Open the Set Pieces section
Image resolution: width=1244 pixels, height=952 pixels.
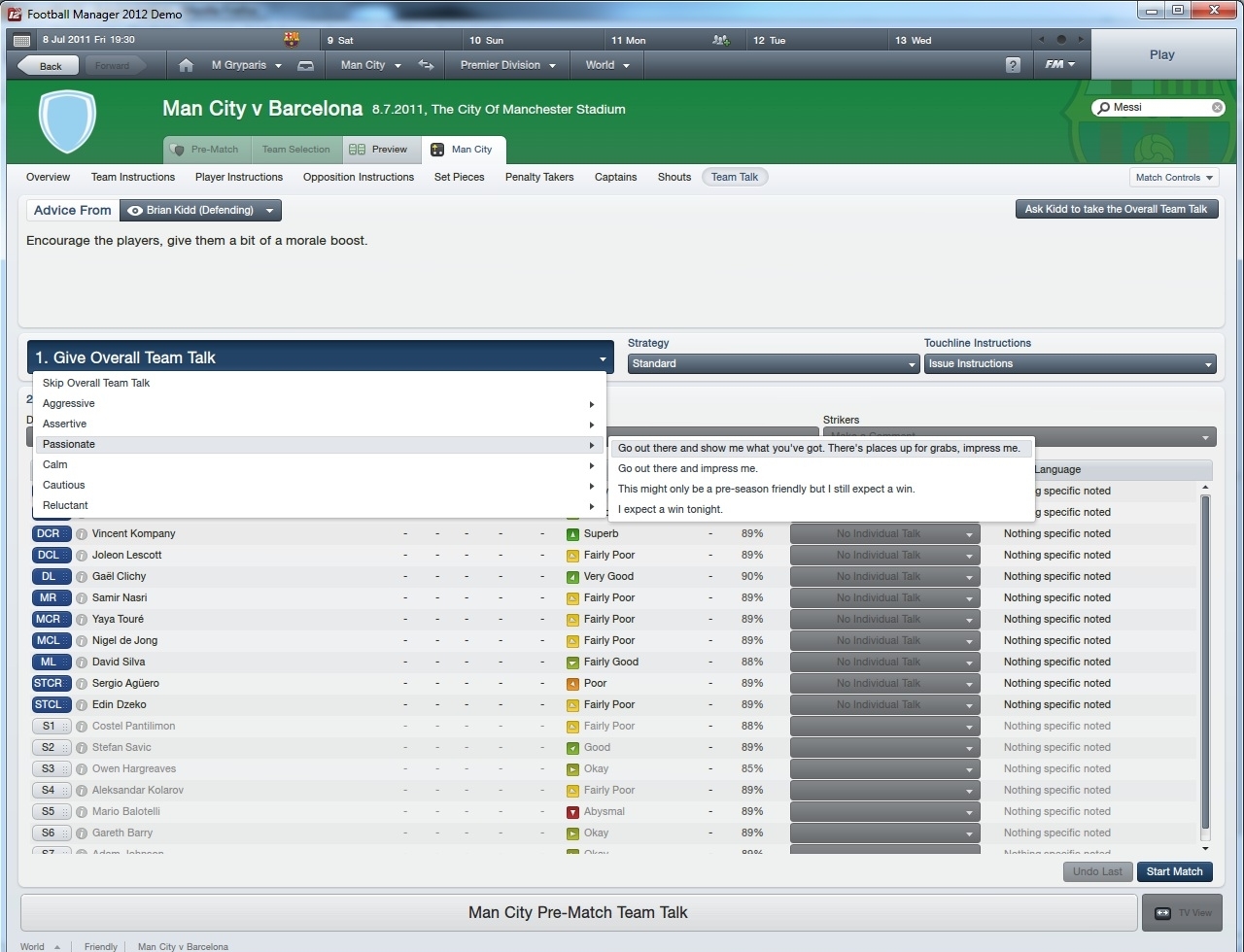[459, 177]
